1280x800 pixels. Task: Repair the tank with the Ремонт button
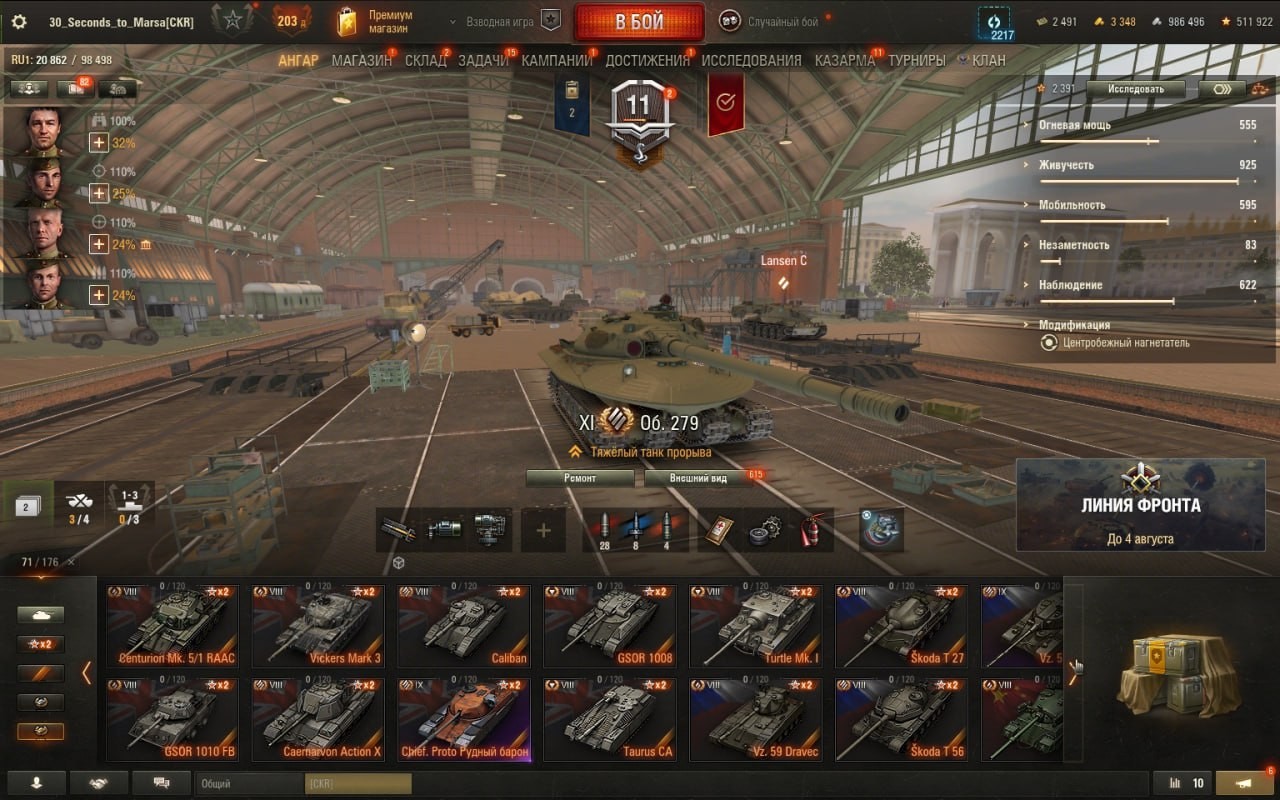pyautogui.click(x=580, y=478)
